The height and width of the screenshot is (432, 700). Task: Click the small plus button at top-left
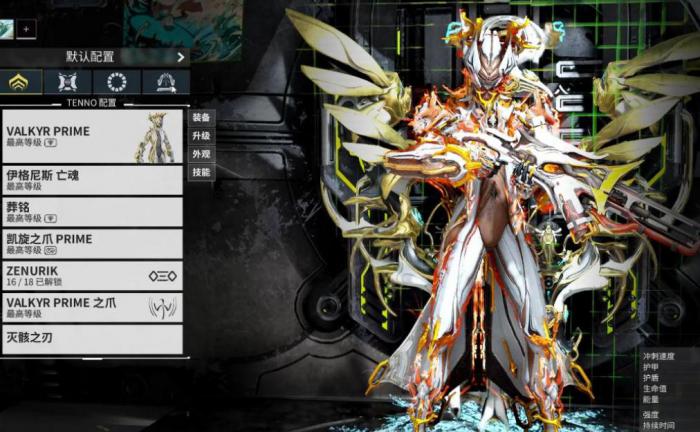(25, 29)
